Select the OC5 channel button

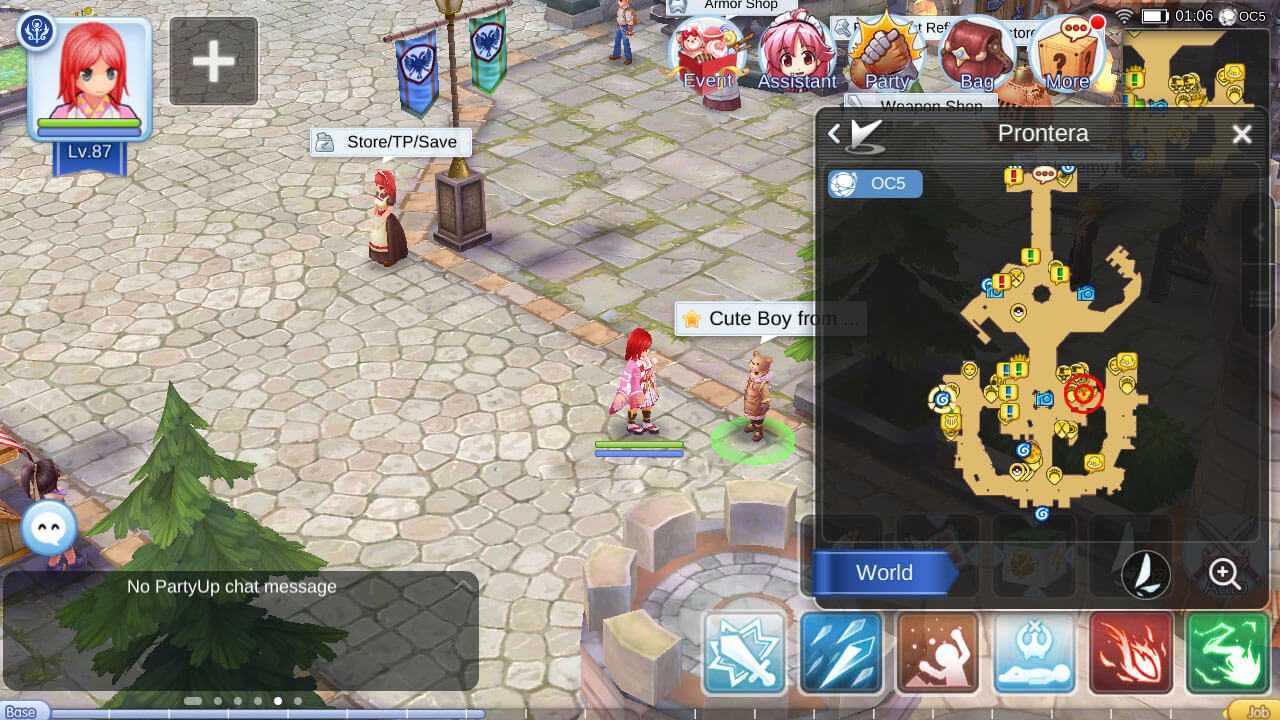[875, 184]
